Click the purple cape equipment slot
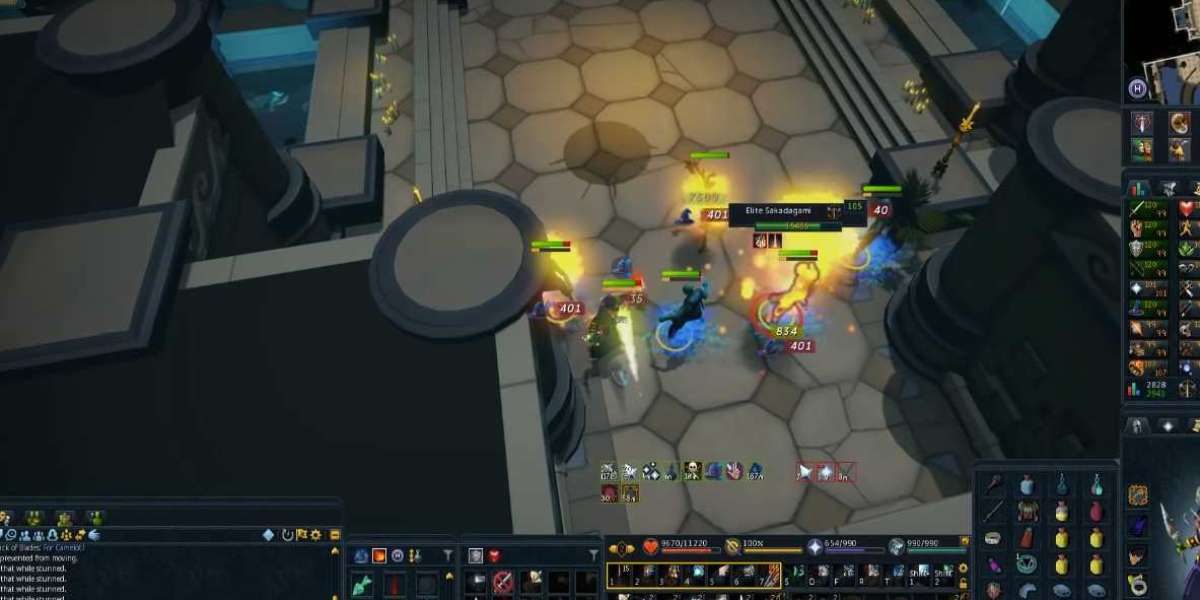This screenshot has height=600, width=1200. pyautogui.click(x=1138, y=526)
